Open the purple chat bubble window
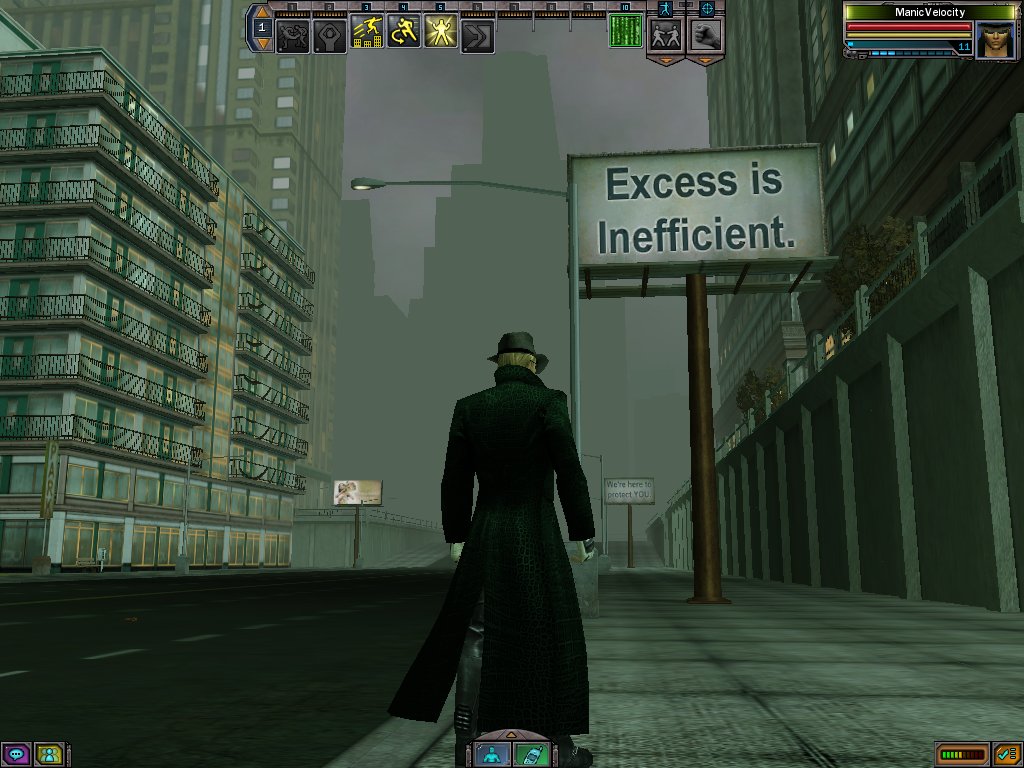Screen dimensions: 1024x768 click(x=15, y=754)
